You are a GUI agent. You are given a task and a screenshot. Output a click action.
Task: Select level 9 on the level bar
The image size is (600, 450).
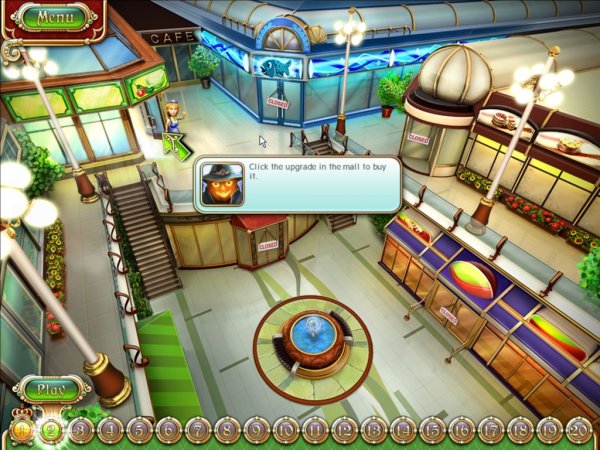pos(257,430)
